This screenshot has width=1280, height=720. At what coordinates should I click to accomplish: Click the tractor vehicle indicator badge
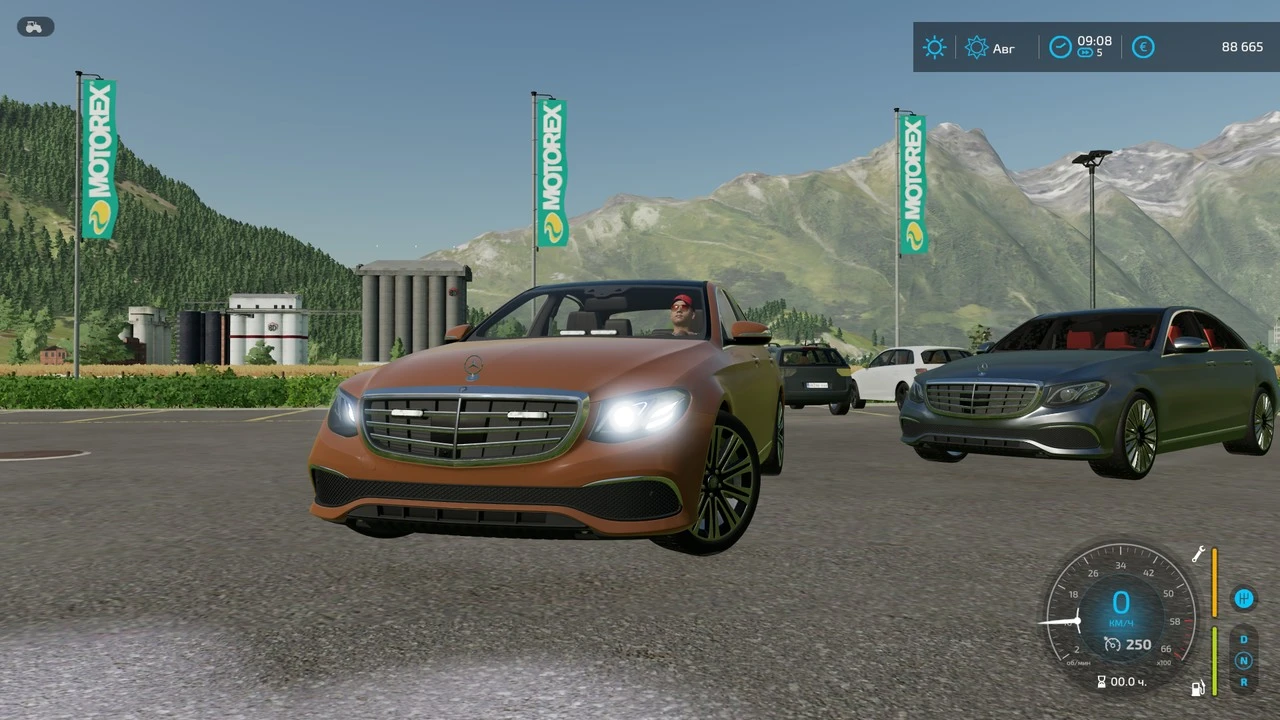pyautogui.click(x=34, y=26)
